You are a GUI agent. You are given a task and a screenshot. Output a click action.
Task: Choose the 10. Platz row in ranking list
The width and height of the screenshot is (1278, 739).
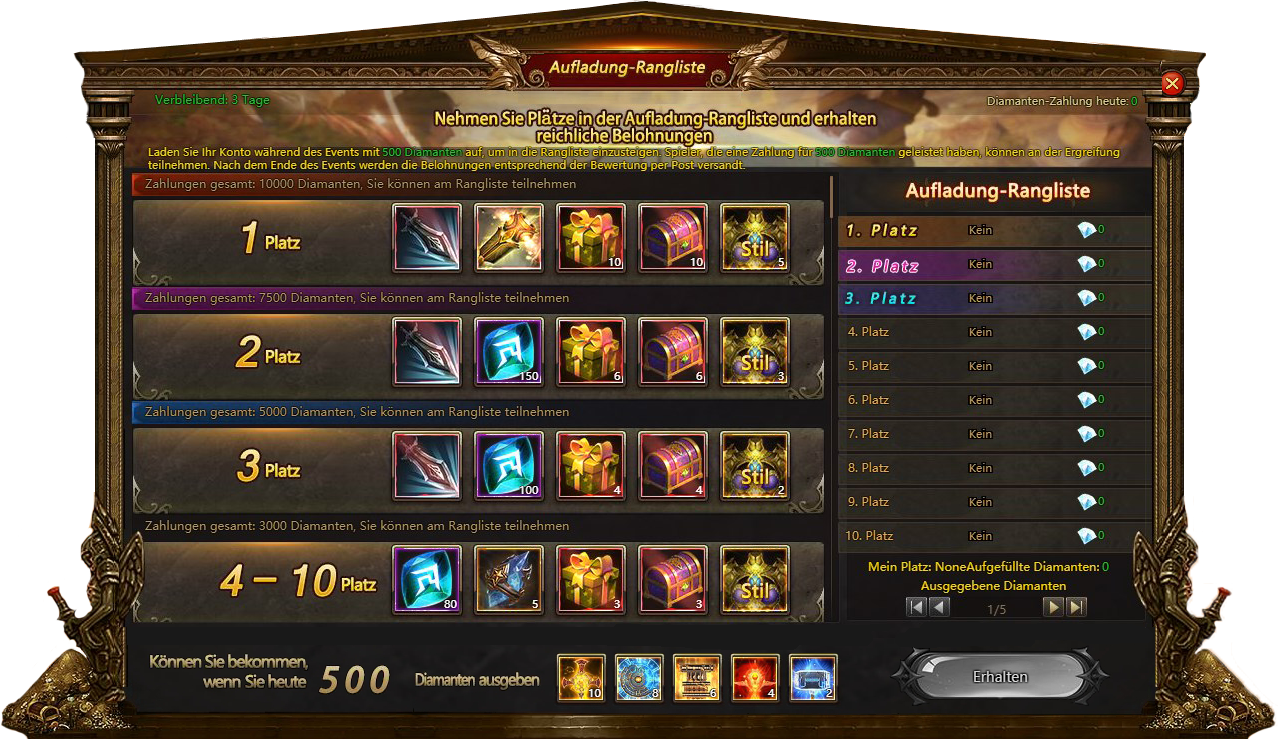point(990,536)
